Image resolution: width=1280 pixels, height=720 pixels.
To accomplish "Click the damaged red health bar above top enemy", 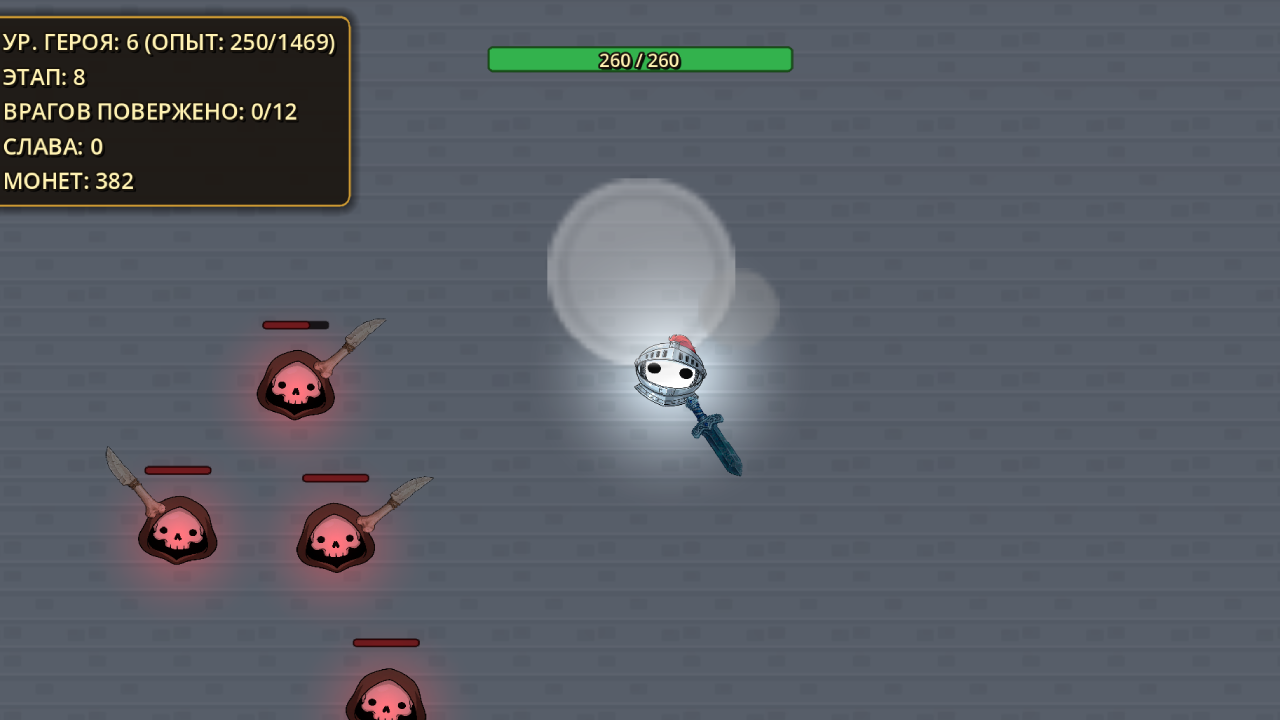I will point(293,323).
